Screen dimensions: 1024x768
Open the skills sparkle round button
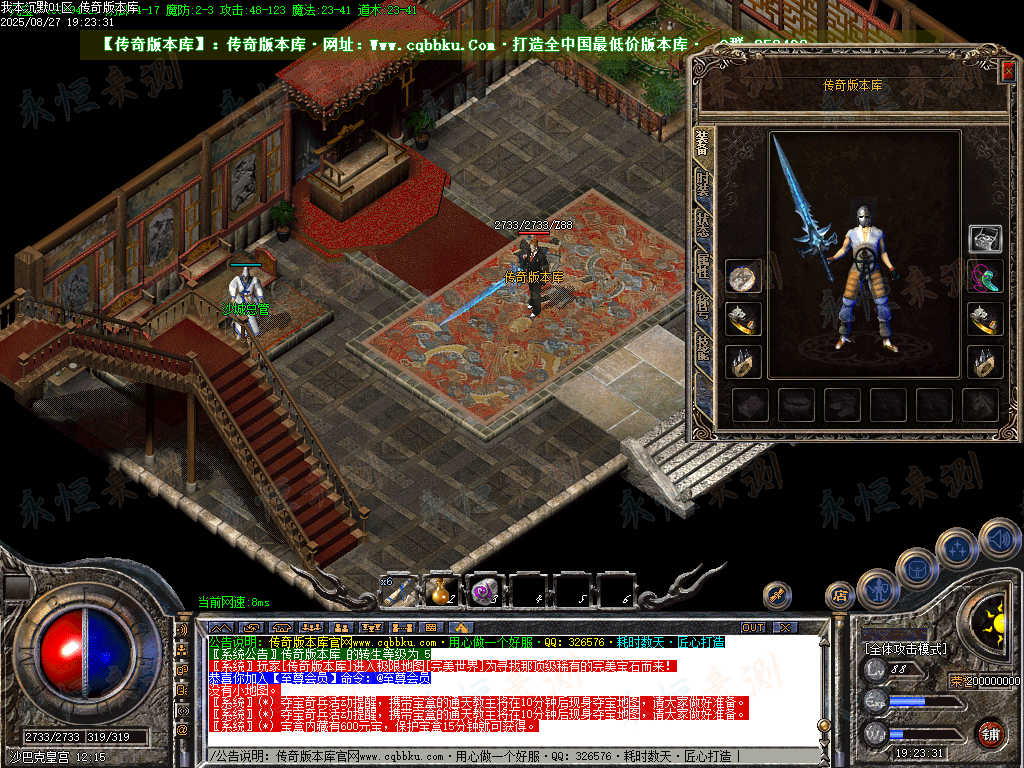[957, 548]
